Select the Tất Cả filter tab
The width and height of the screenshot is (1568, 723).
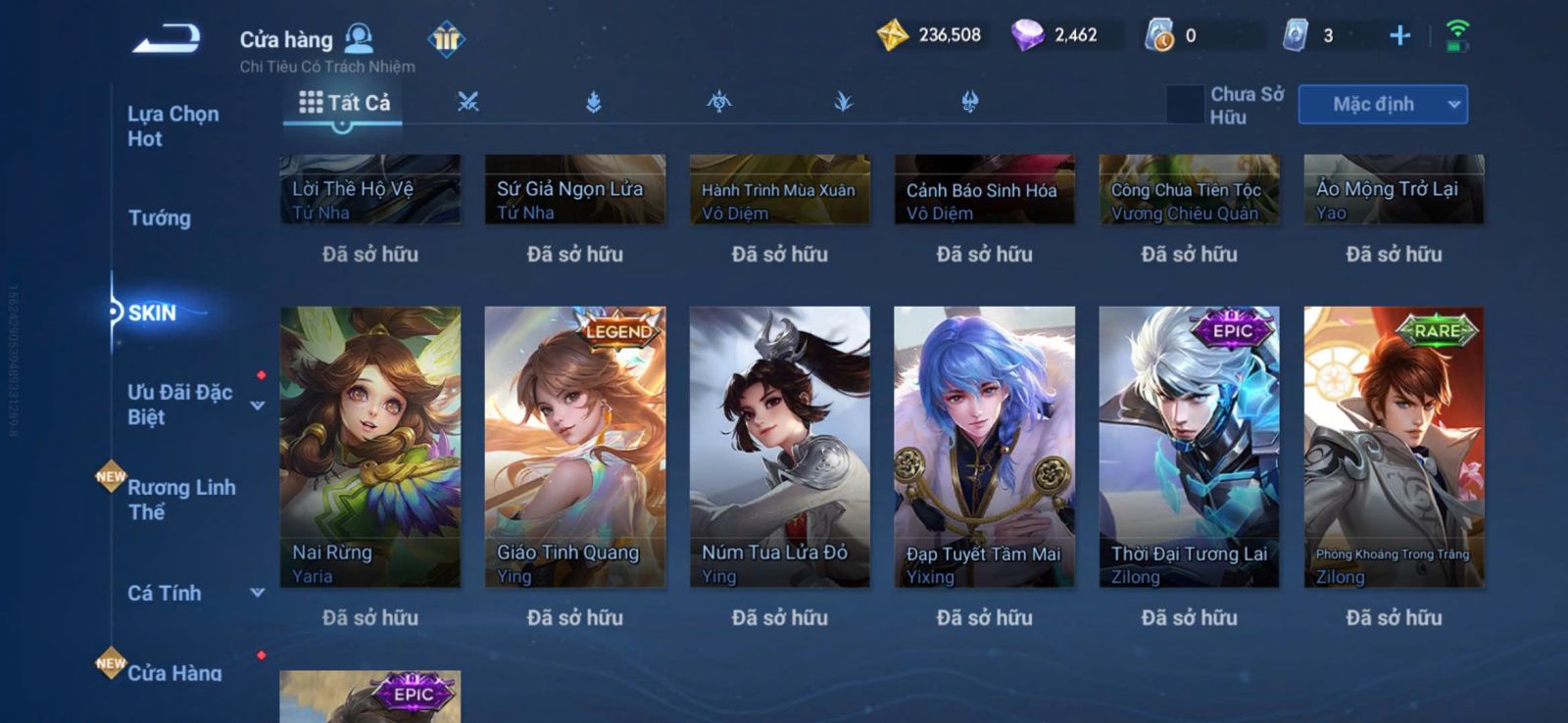(x=344, y=103)
